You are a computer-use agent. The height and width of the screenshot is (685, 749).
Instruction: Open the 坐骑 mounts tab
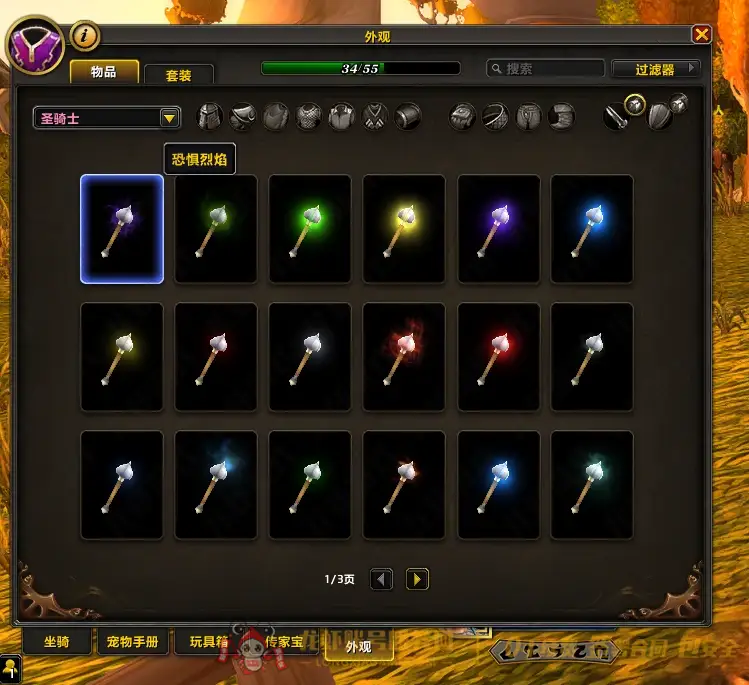(57, 642)
